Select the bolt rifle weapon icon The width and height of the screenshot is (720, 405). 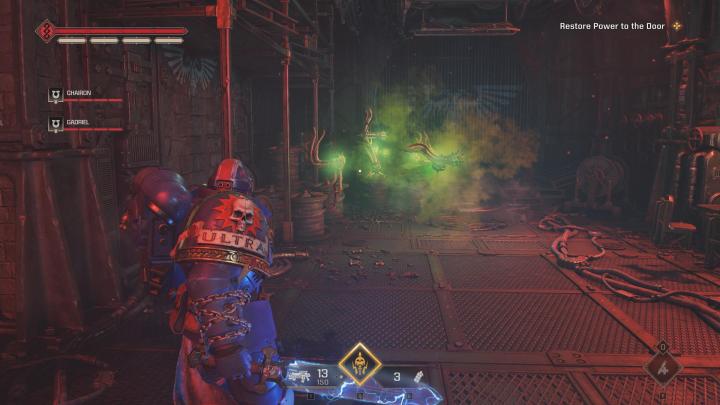pyautogui.click(x=300, y=376)
